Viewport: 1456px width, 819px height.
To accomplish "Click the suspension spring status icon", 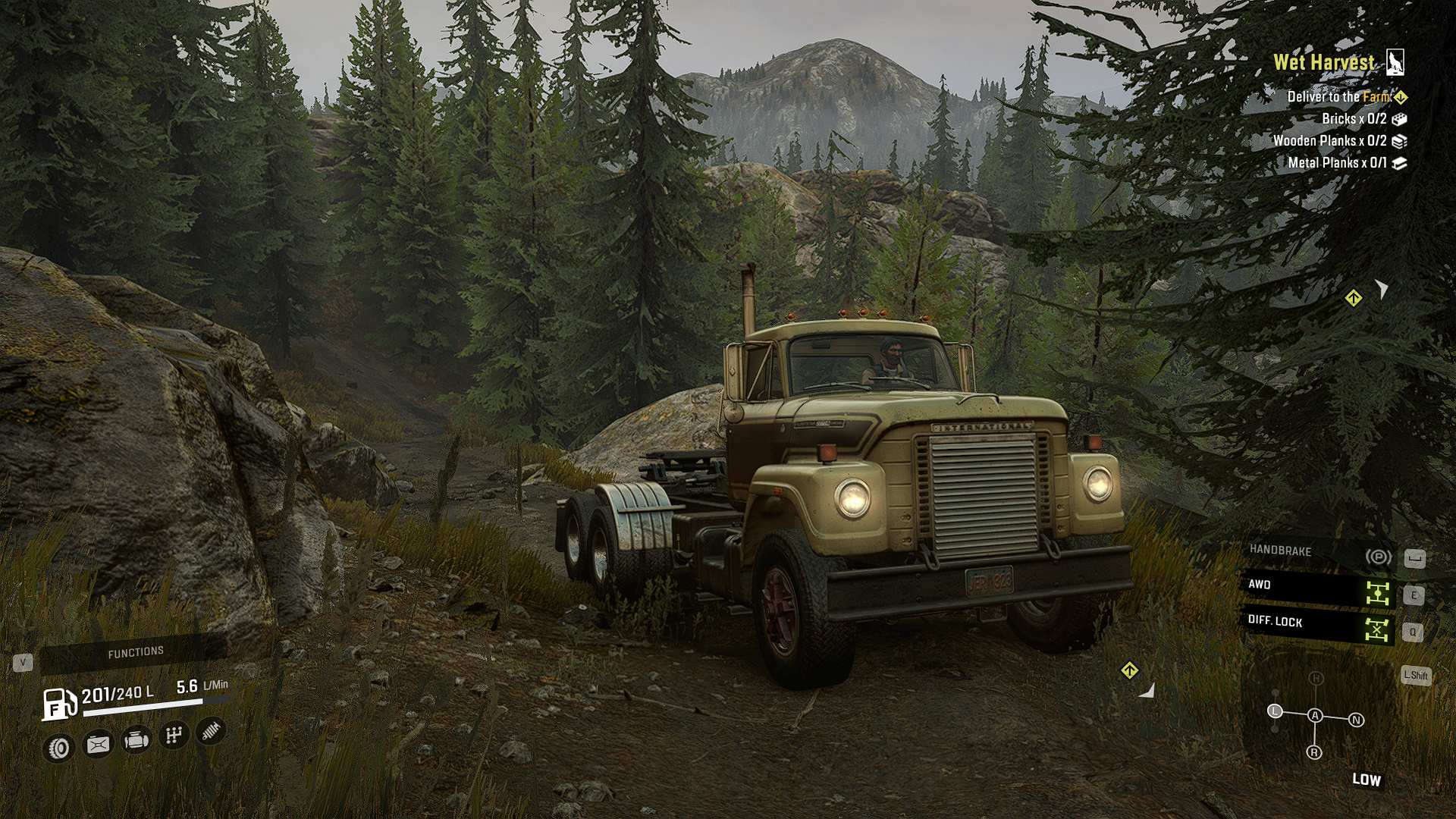I will 212,730.
